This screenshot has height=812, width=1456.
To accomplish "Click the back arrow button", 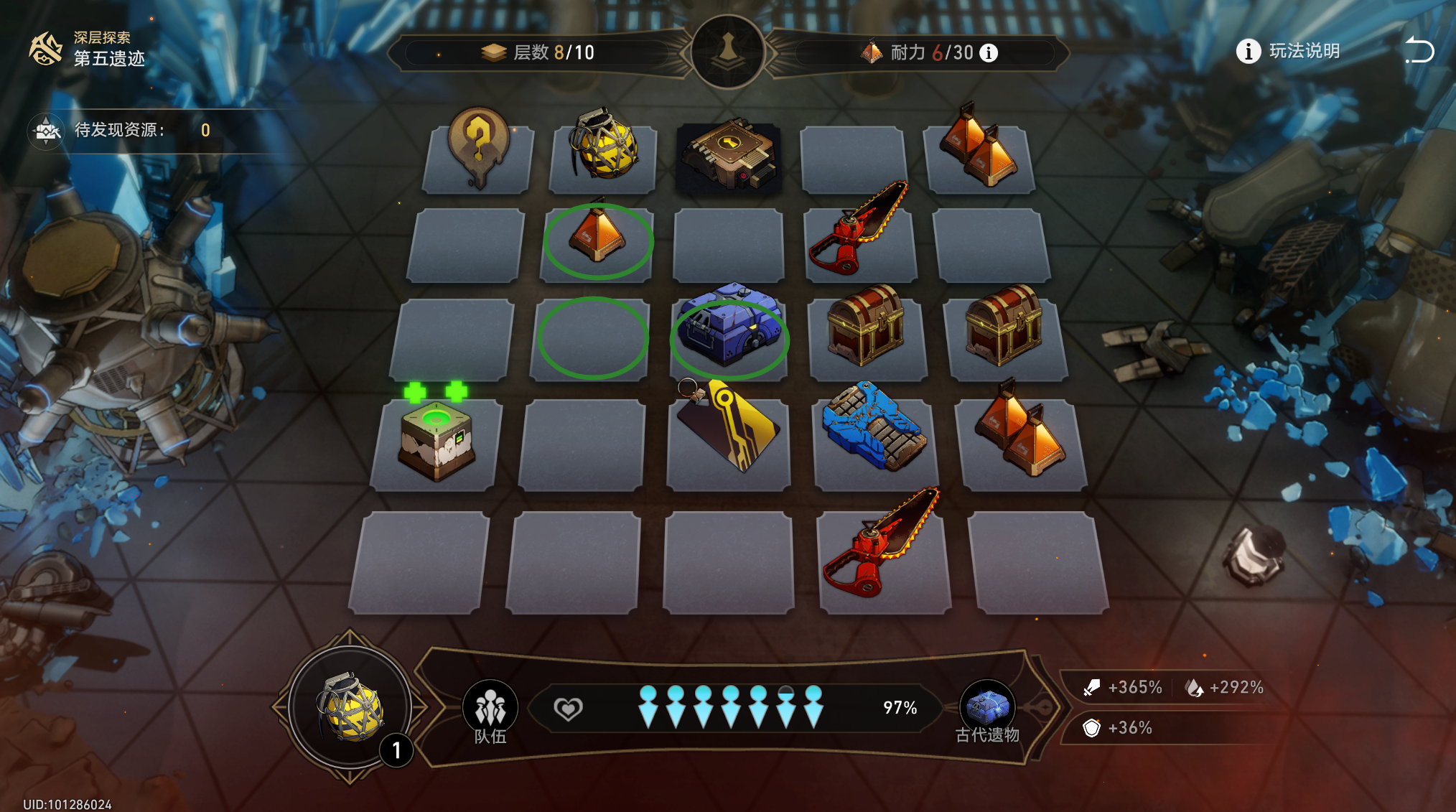I will pyautogui.click(x=1419, y=51).
